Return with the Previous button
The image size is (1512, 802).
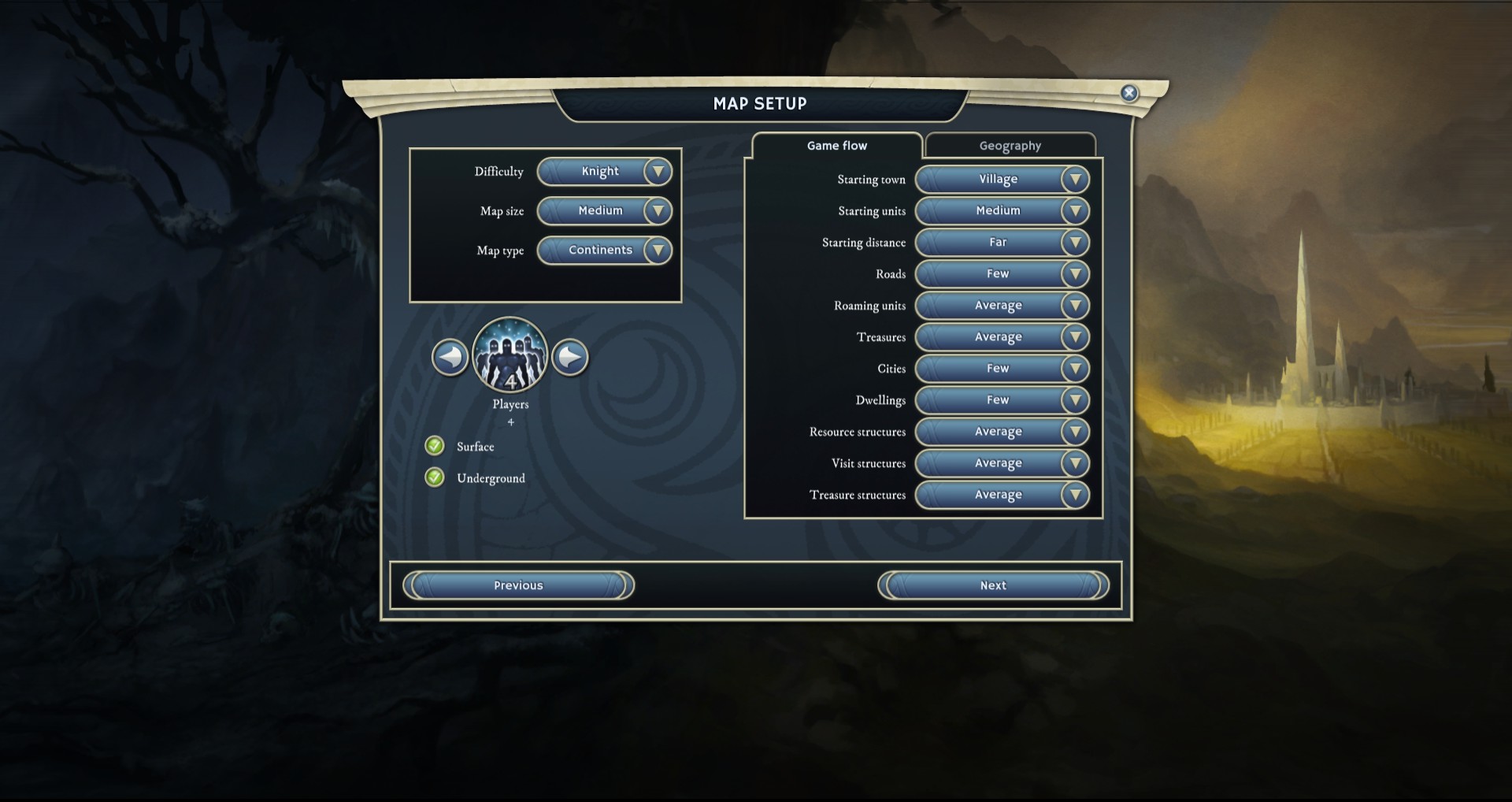(x=518, y=585)
